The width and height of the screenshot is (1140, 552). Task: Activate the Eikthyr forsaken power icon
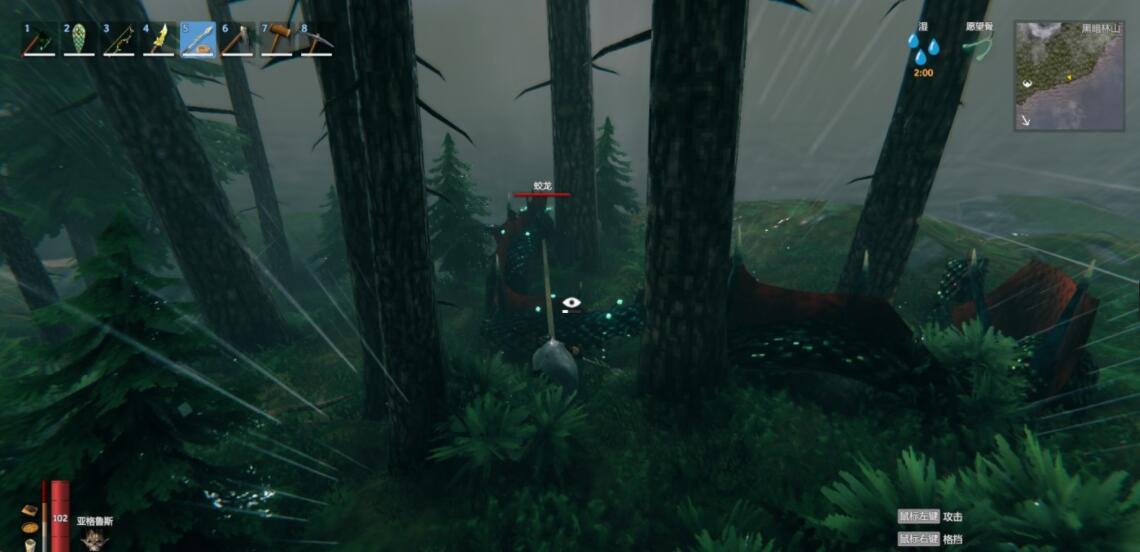[95, 538]
